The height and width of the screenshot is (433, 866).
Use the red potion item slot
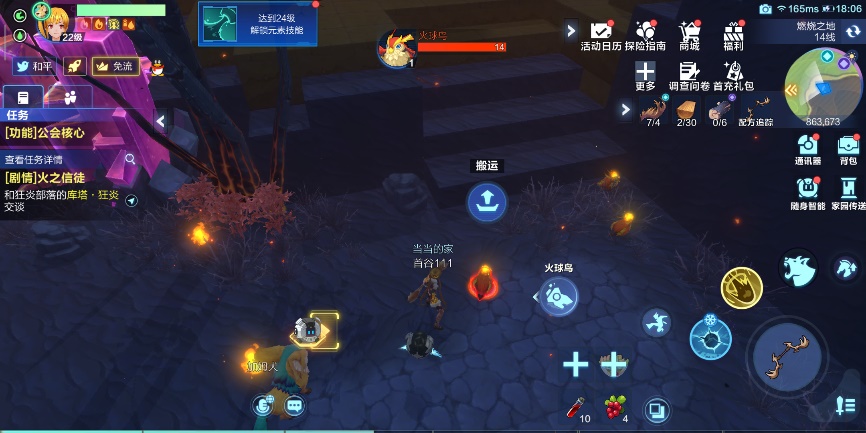[x=574, y=406]
